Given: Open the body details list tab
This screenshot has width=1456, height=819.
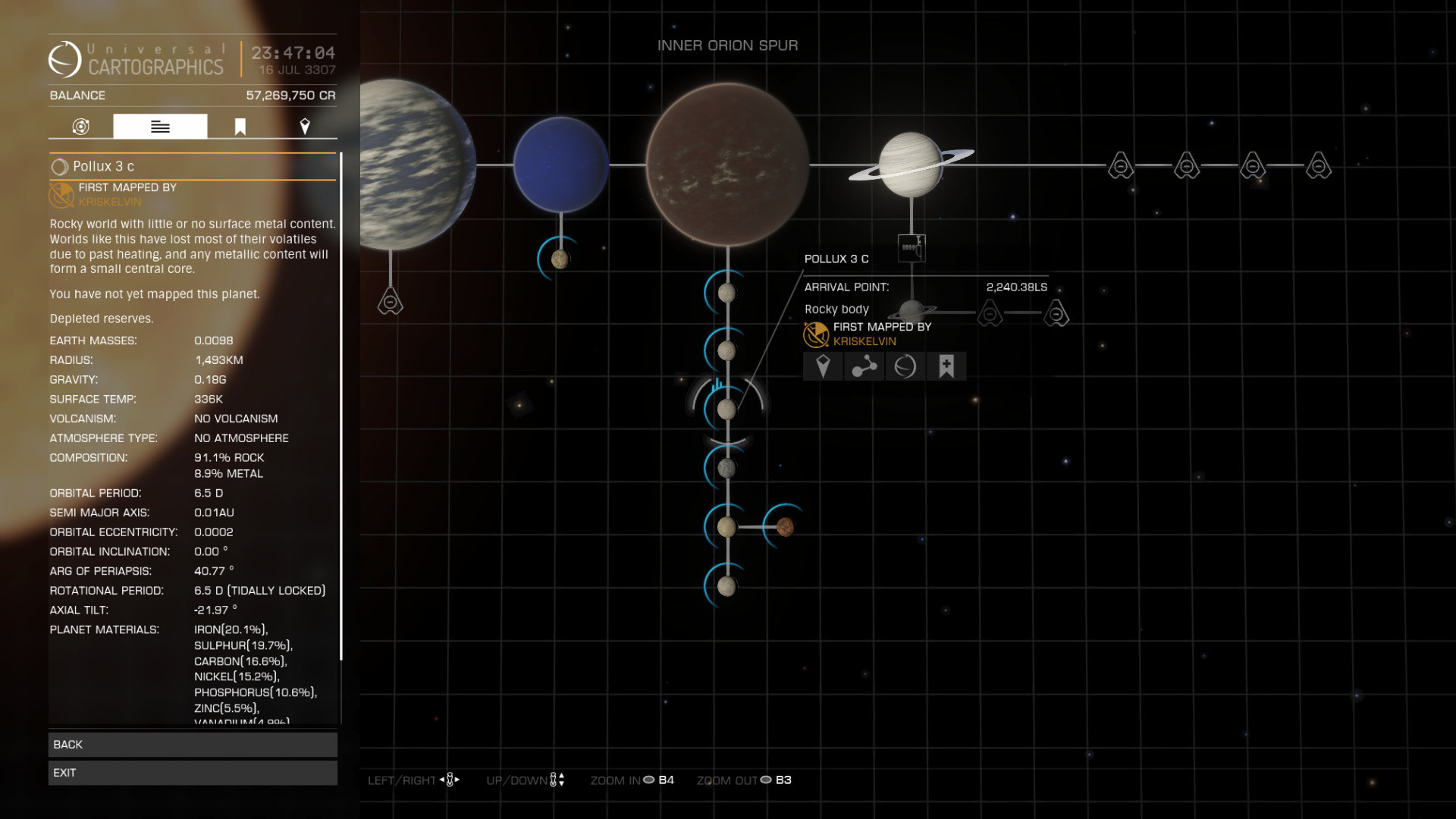Looking at the screenshot, I should (x=160, y=127).
